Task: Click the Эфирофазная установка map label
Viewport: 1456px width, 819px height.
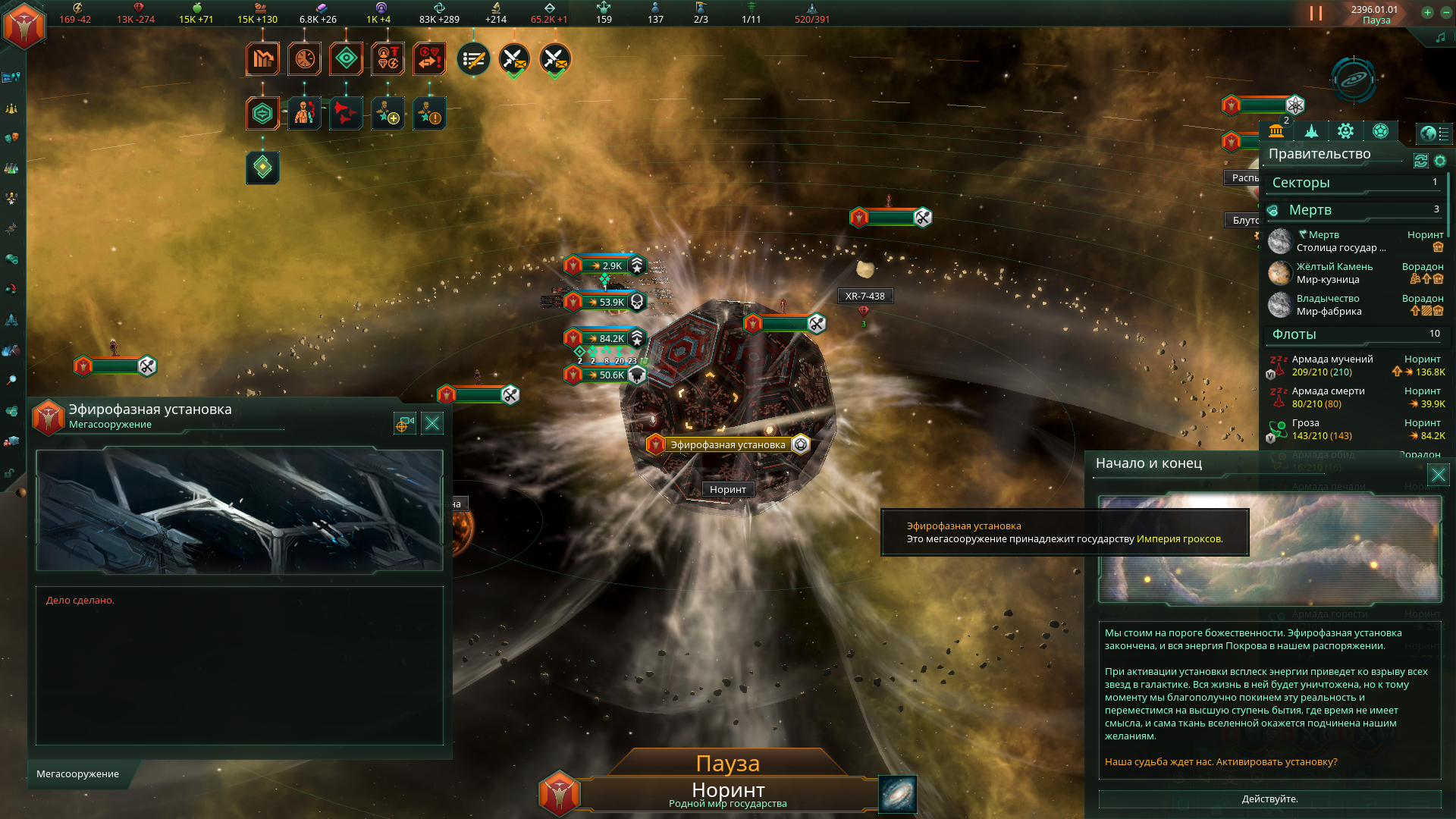Action: point(727,445)
